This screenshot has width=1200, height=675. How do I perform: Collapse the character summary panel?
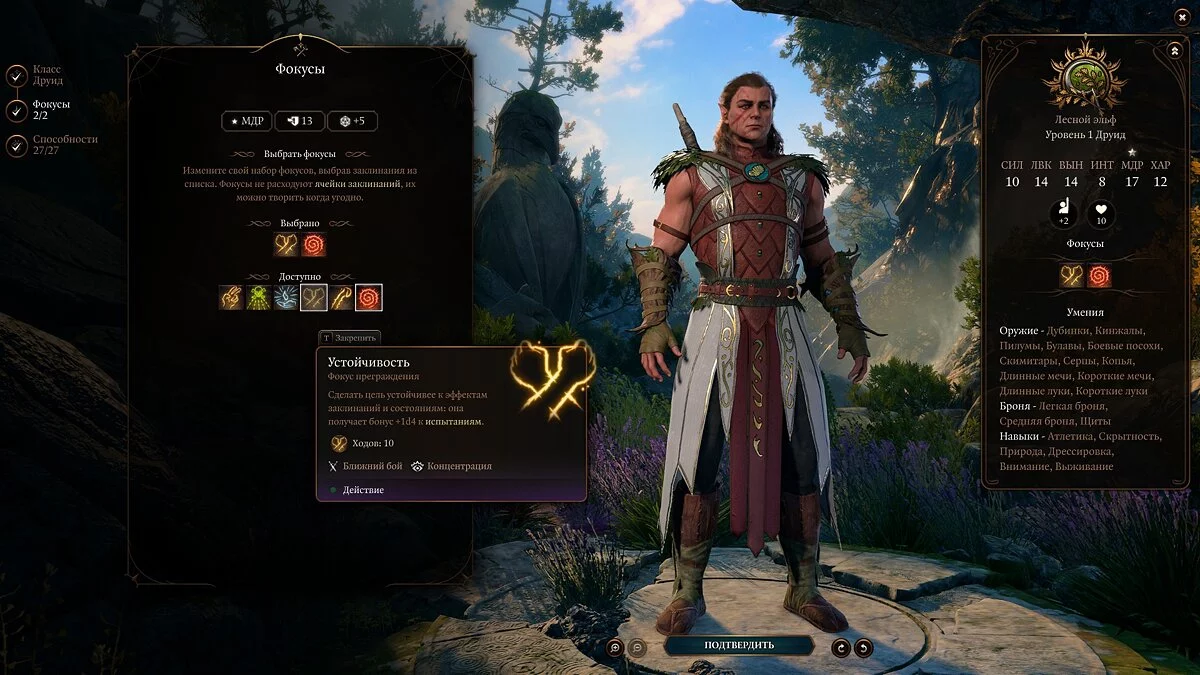coord(1173,50)
